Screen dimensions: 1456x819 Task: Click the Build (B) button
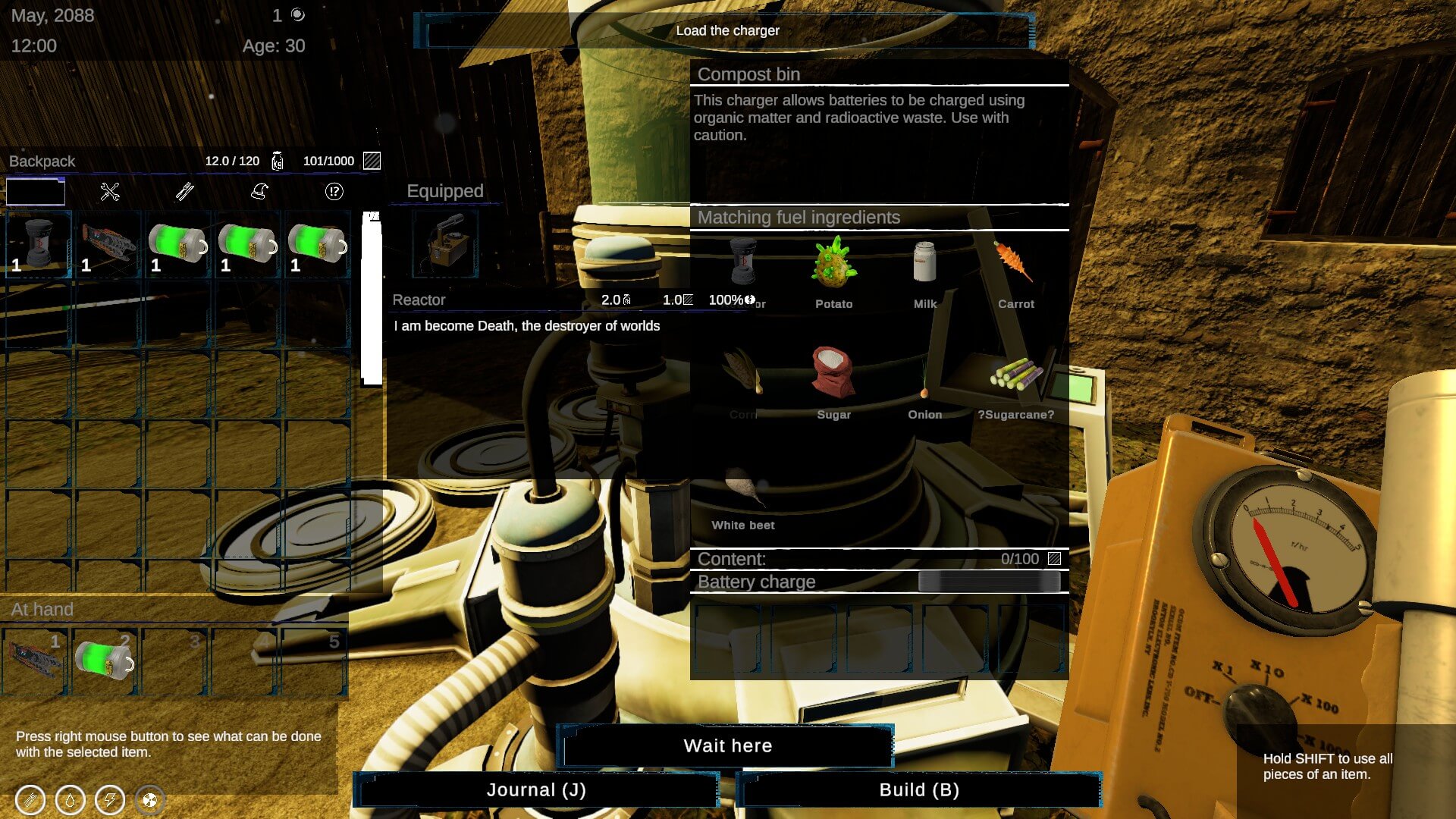(919, 789)
